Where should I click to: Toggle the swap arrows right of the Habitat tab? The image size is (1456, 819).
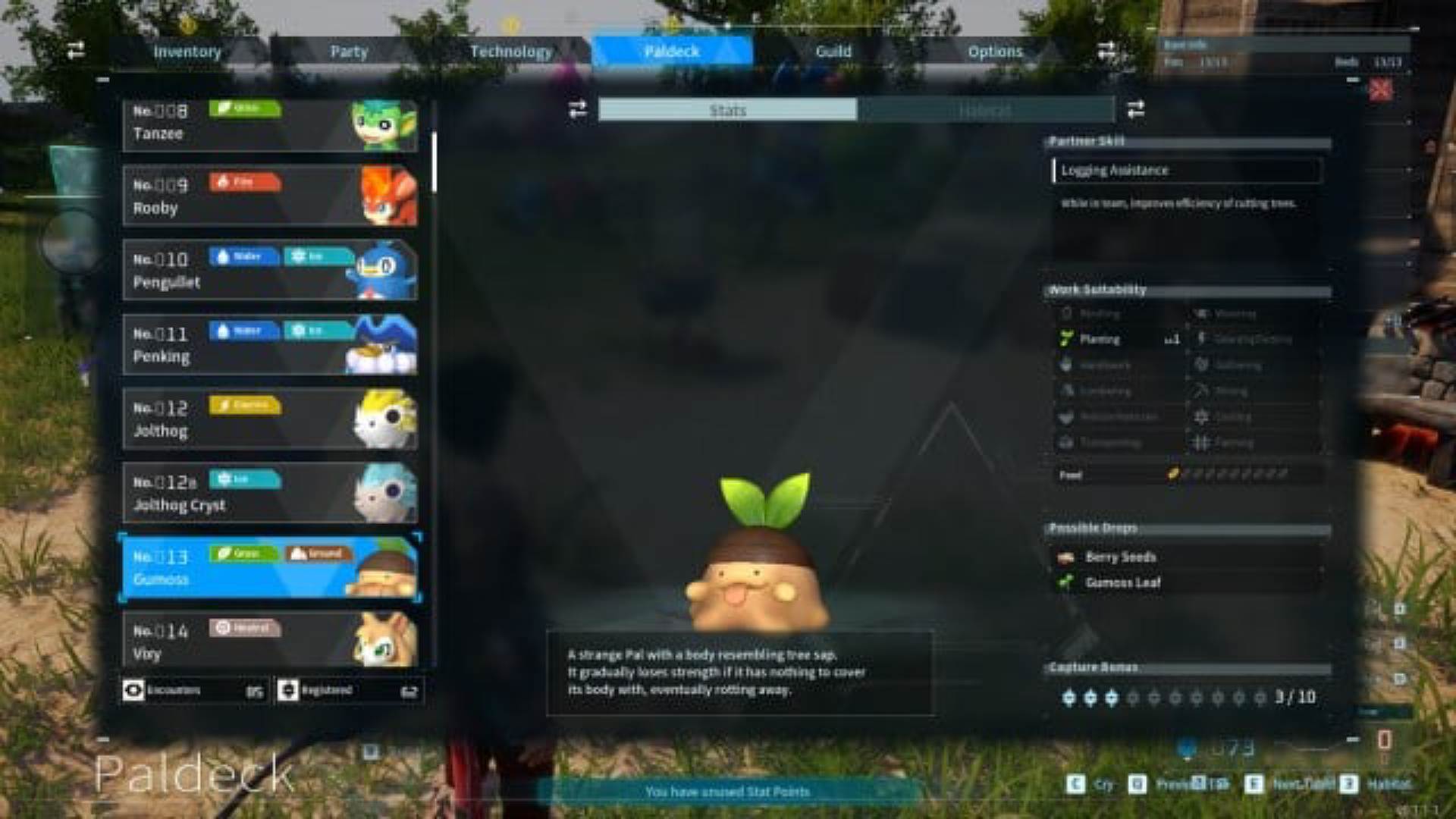coord(1134,110)
